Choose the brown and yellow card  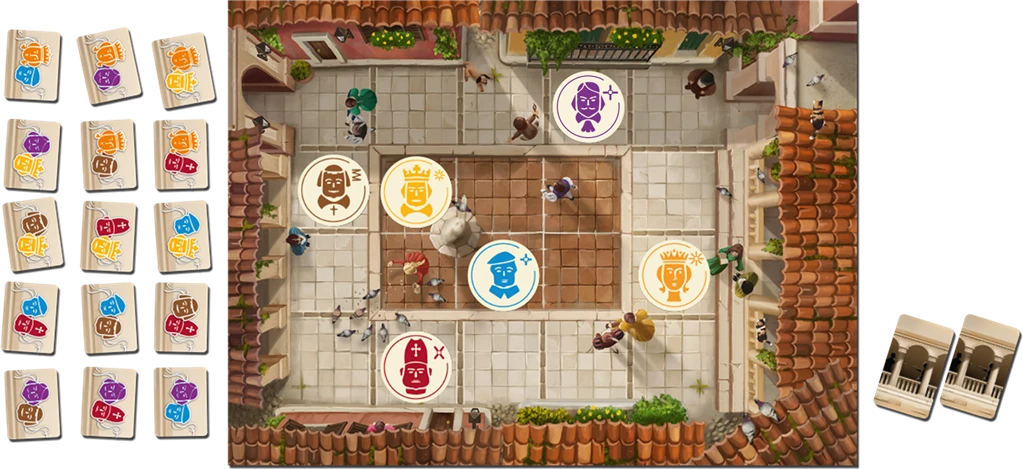(33, 234)
